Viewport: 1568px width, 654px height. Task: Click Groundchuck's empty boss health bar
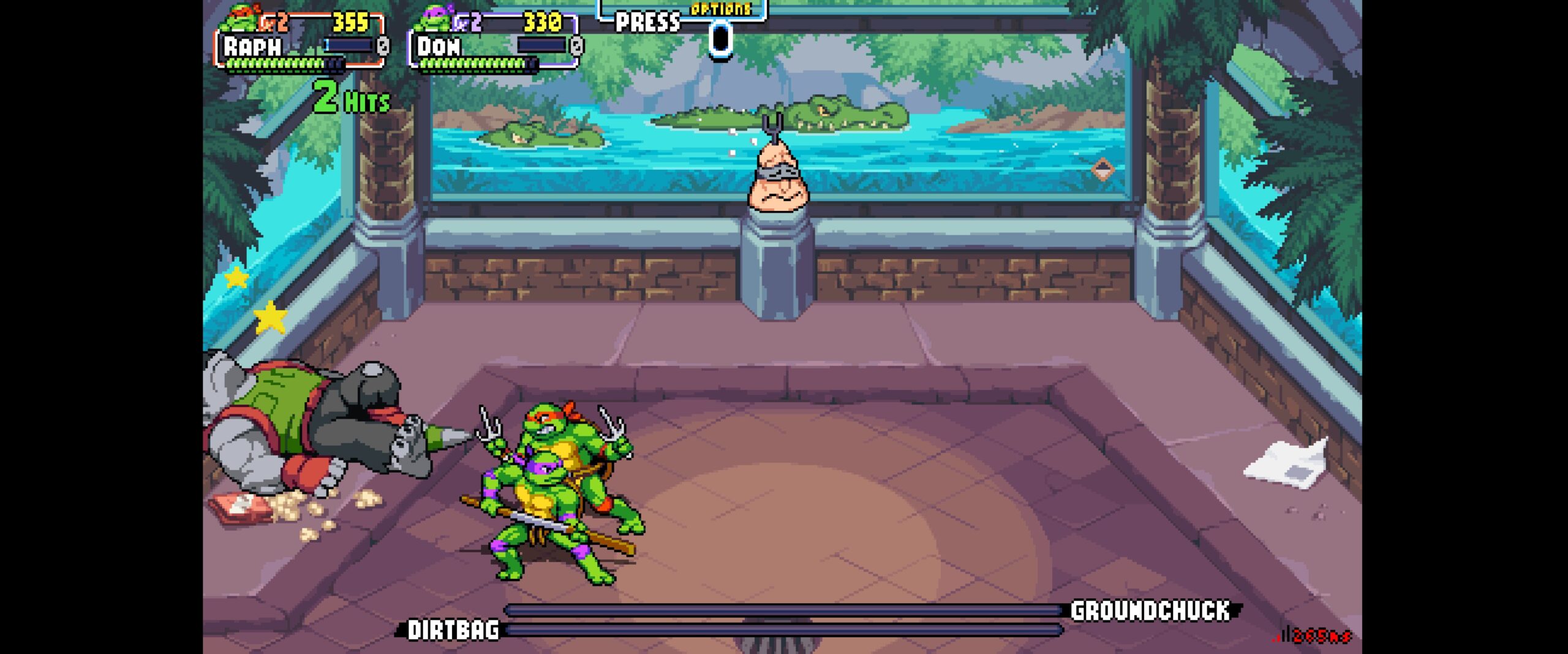click(x=784, y=610)
